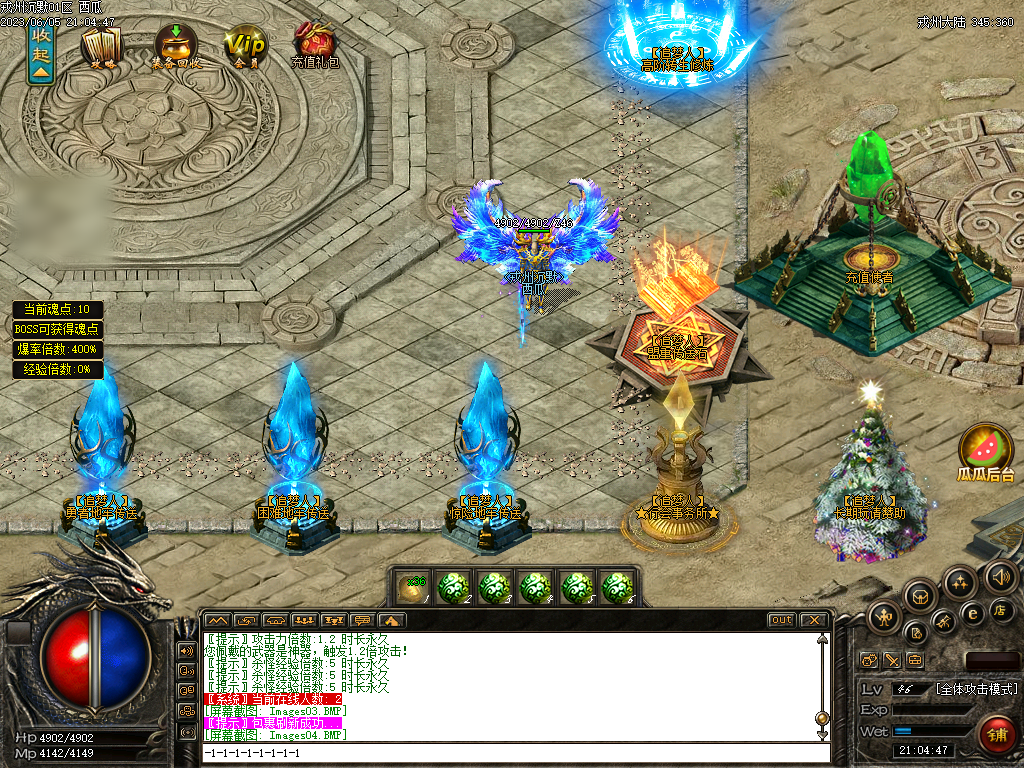Open the 瓜瓜后台 watermelon icon
Image resolution: width=1024 pixels, height=768 pixels.
coord(986,449)
